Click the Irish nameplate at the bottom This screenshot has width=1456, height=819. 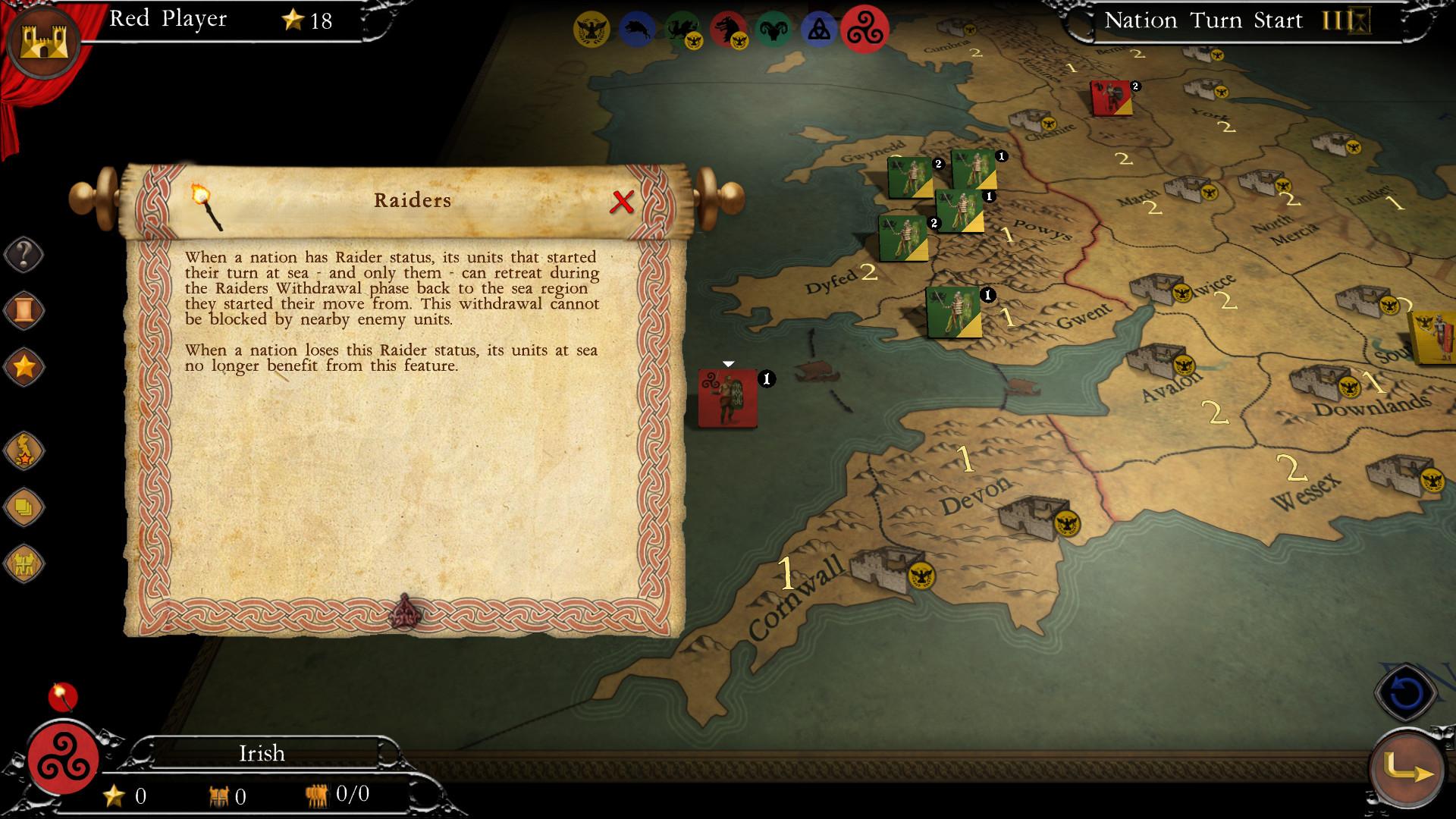[260, 753]
